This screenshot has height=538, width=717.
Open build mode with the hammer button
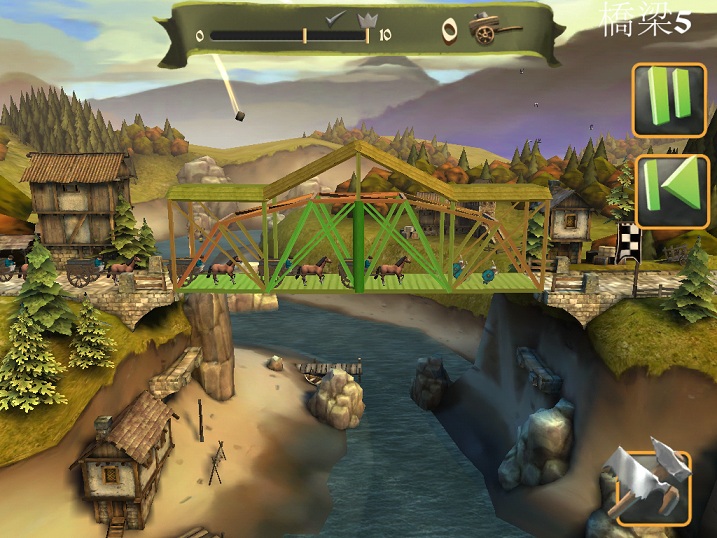[x=653, y=487]
